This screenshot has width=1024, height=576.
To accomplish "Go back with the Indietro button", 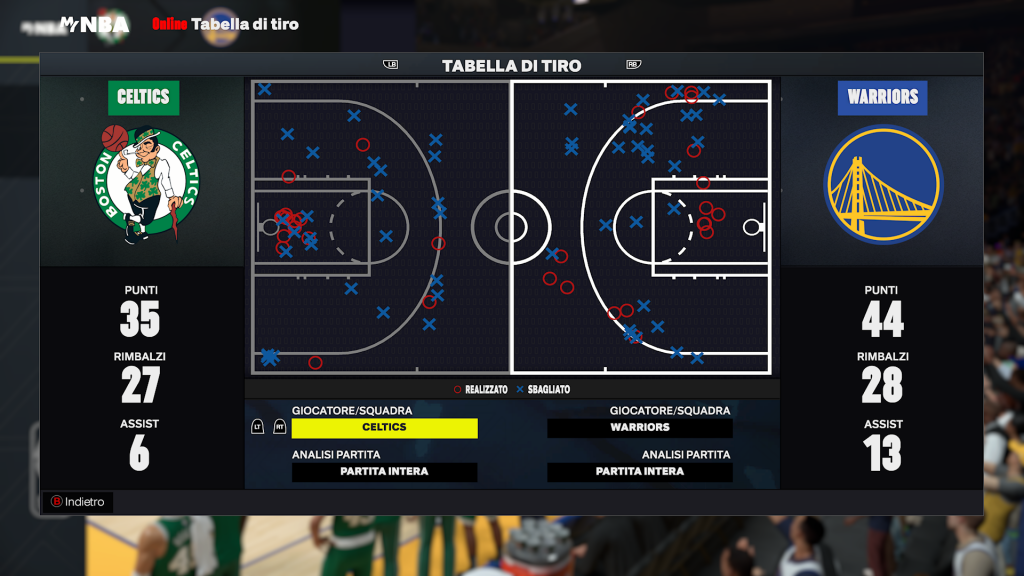I will 77,502.
